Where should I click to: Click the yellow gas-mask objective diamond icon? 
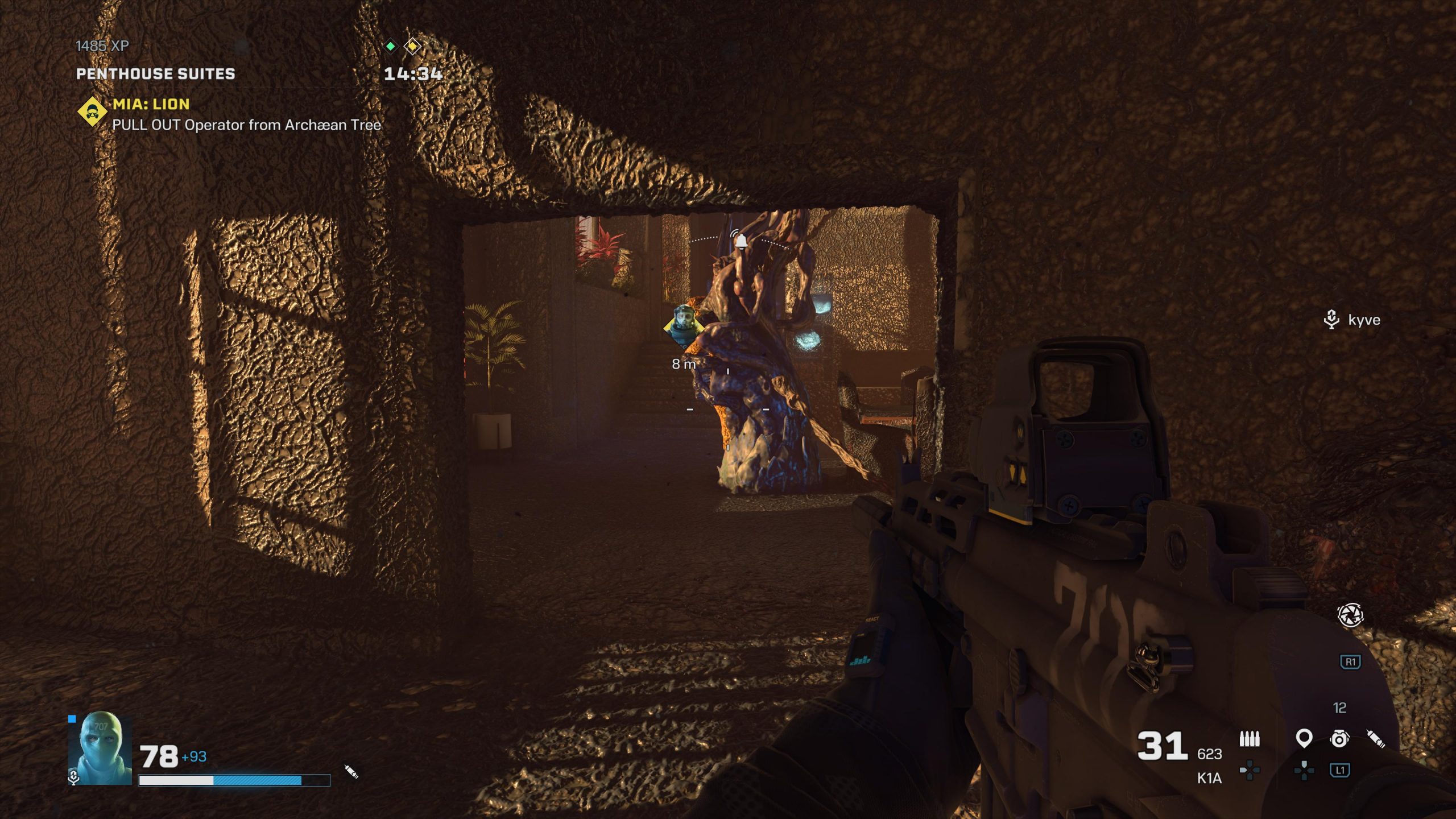tap(92, 113)
